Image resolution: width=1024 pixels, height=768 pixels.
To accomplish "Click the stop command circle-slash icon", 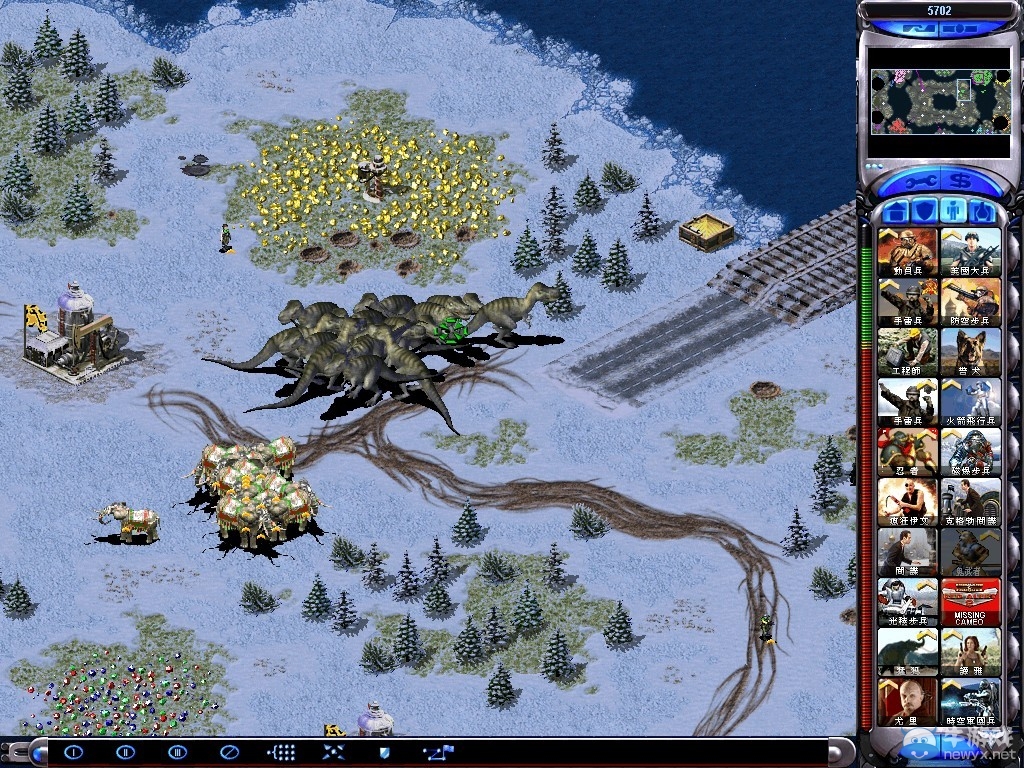I will tap(229, 752).
